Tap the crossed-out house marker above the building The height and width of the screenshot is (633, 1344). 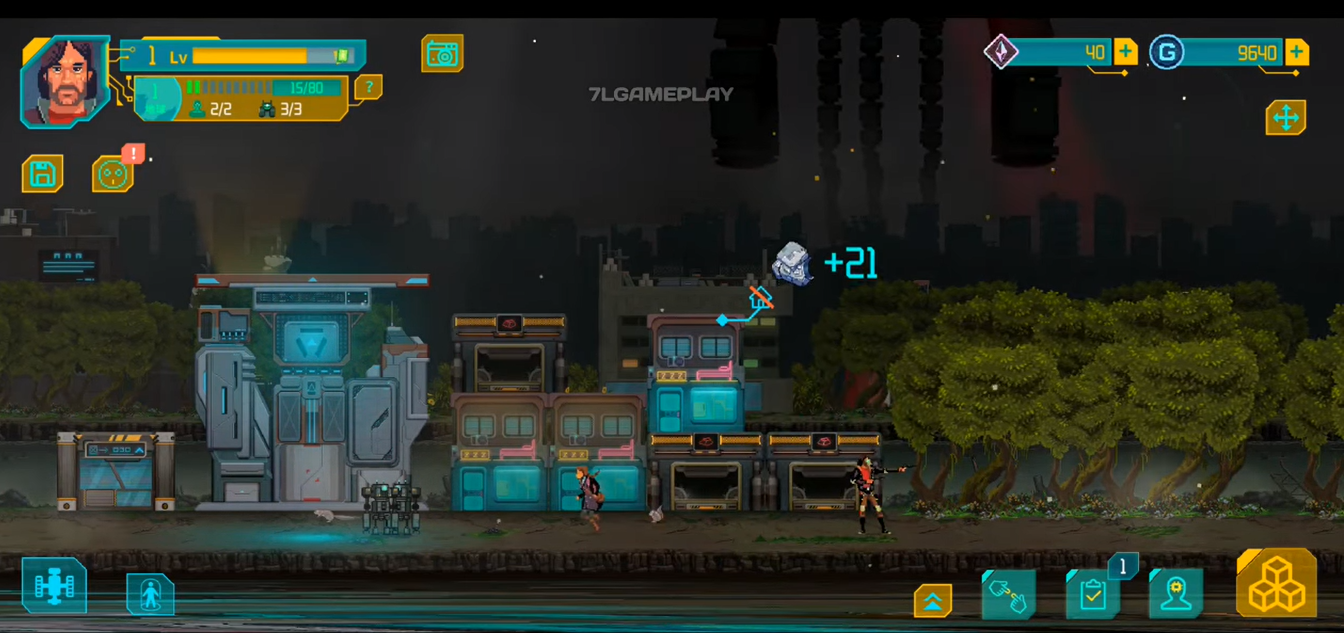click(760, 297)
